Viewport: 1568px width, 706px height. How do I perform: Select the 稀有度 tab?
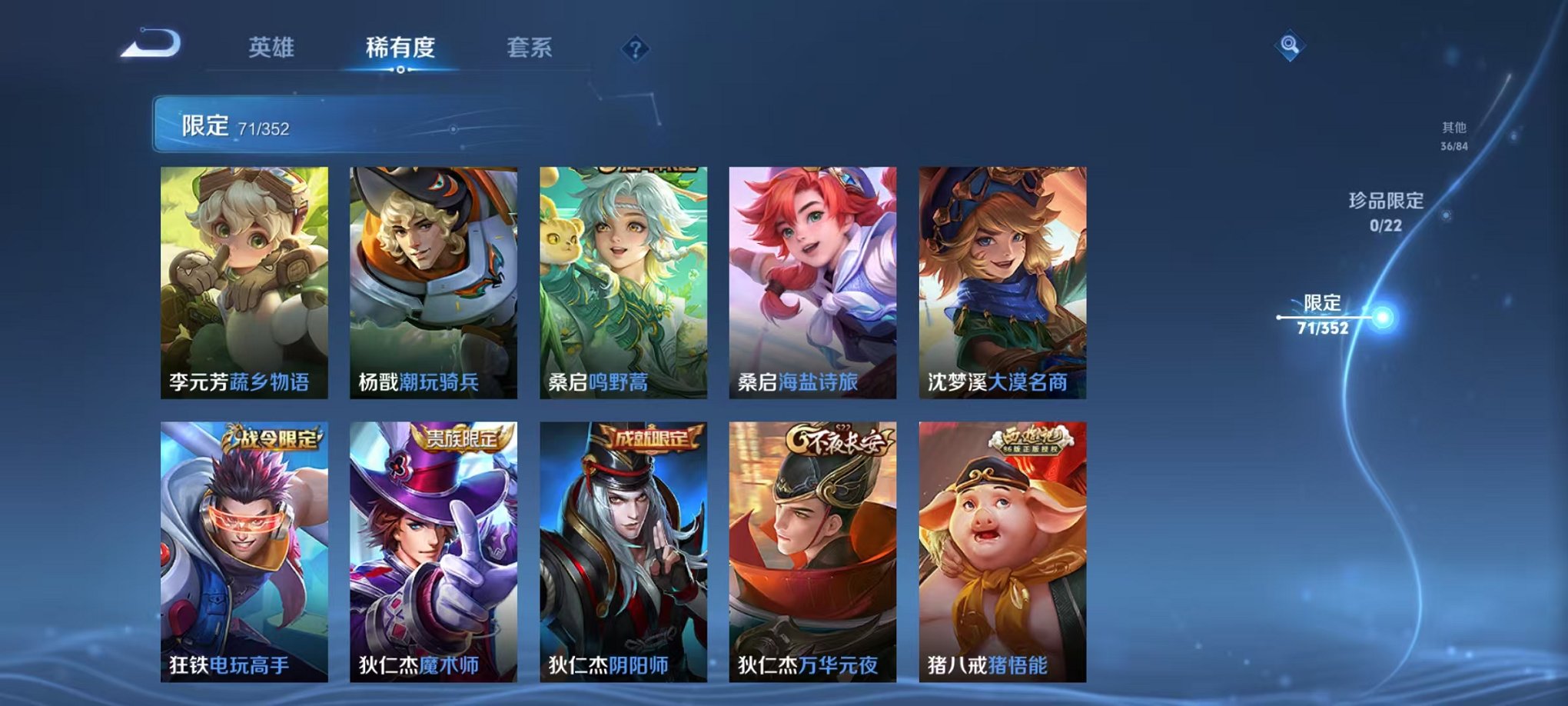pyautogui.click(x=403, y=46)
